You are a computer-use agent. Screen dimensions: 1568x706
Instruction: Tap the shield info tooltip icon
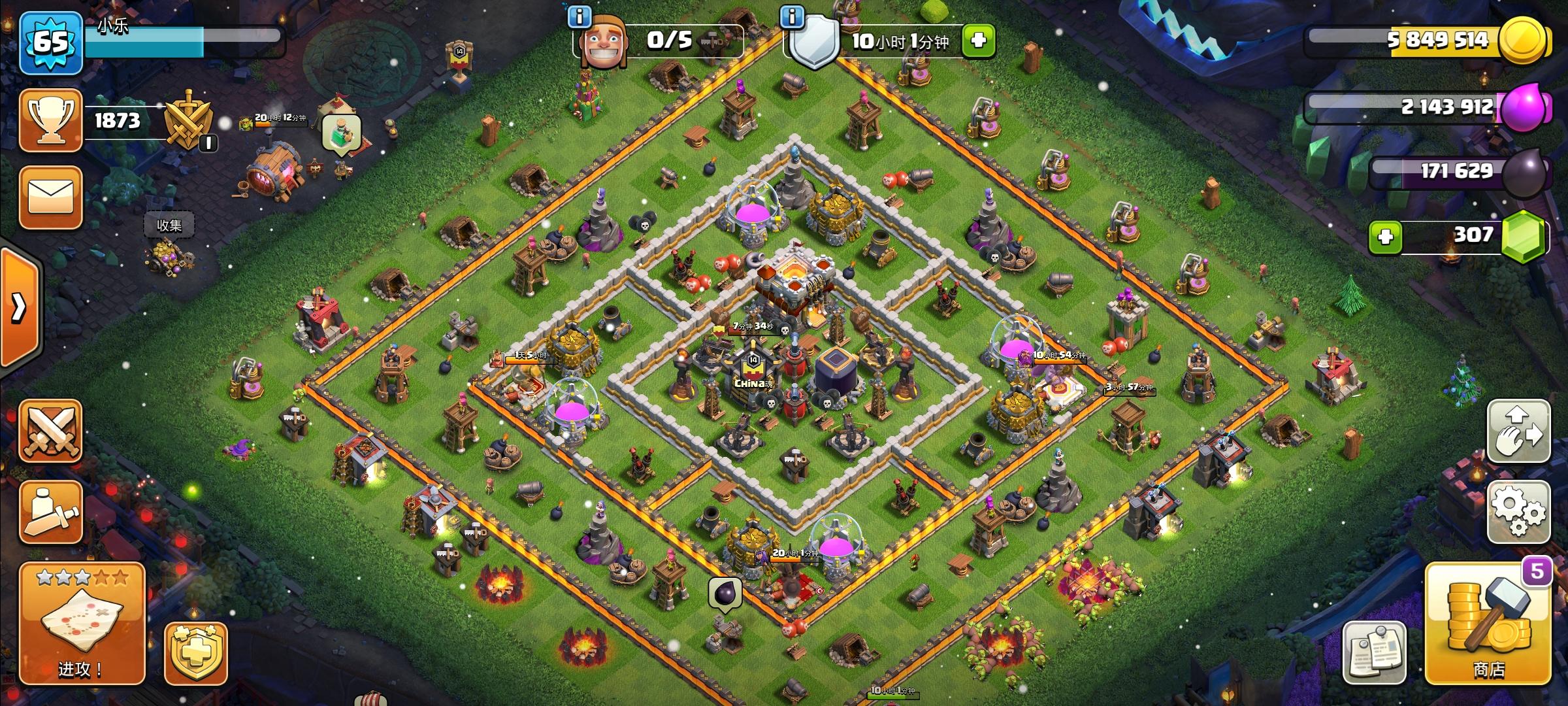[792, 18]
